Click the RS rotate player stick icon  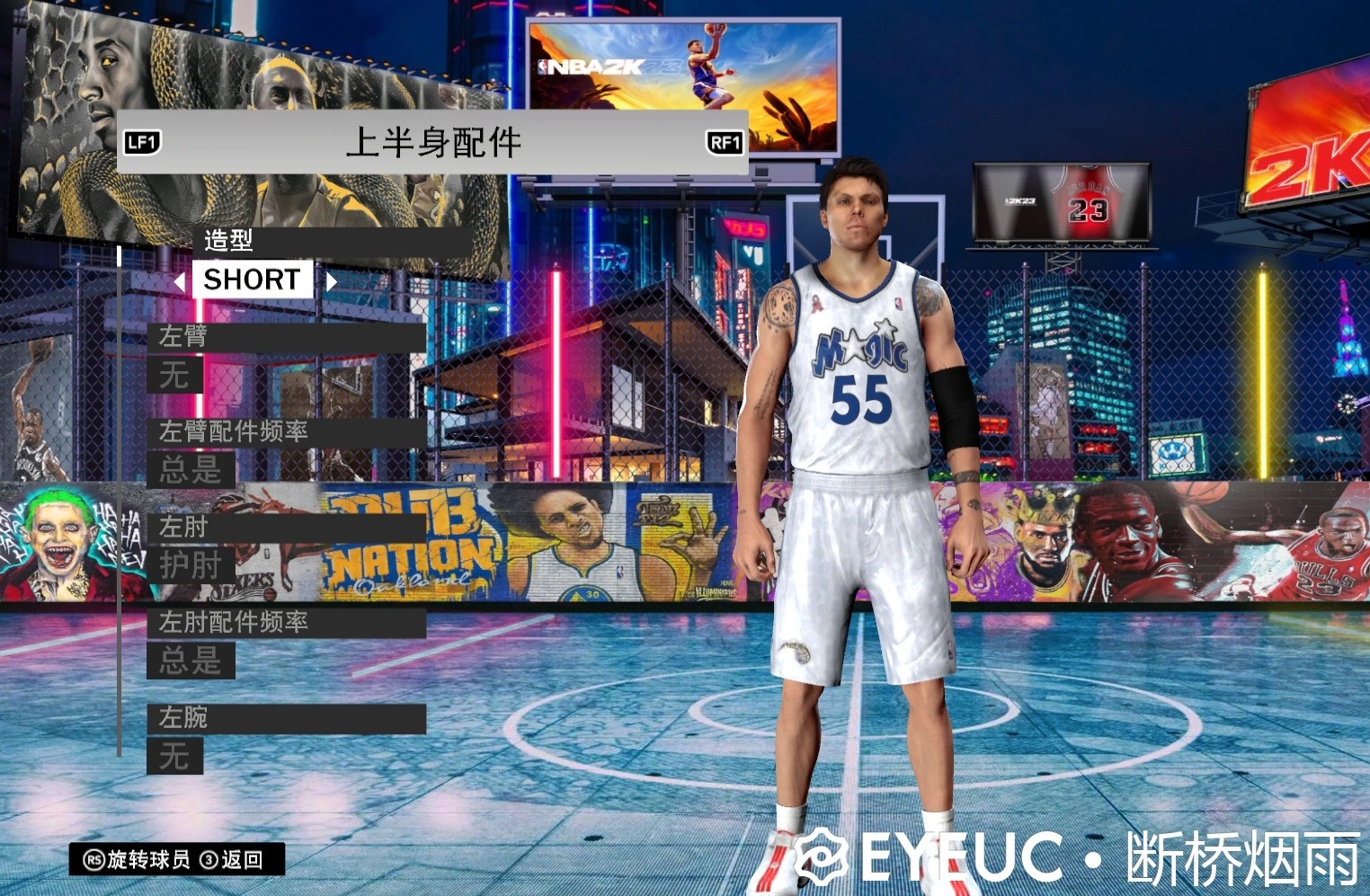tap(93, 860)
